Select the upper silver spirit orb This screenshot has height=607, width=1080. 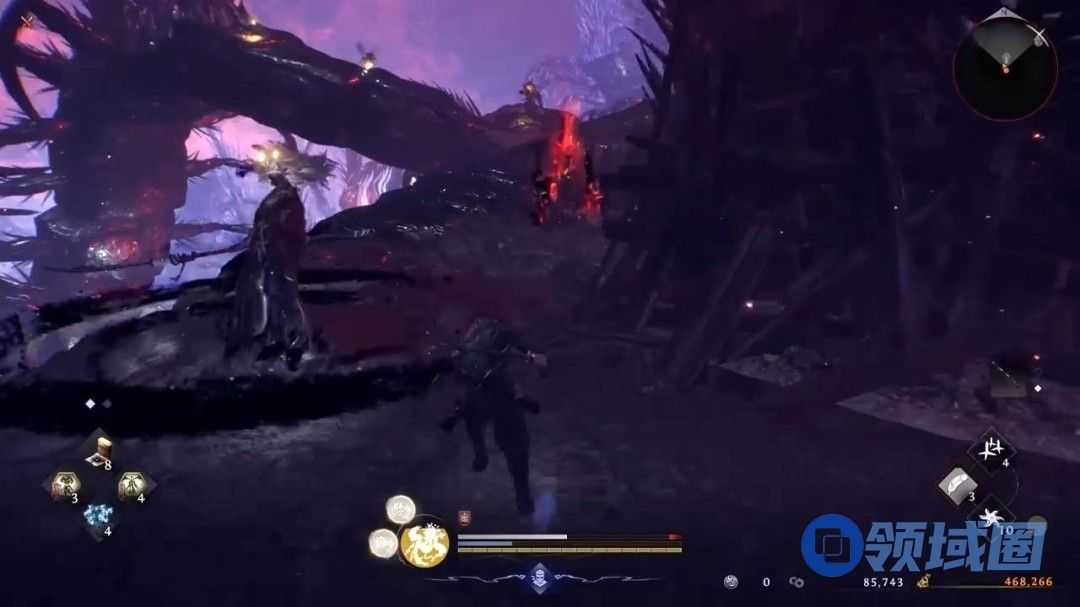(x=401, y=509)
